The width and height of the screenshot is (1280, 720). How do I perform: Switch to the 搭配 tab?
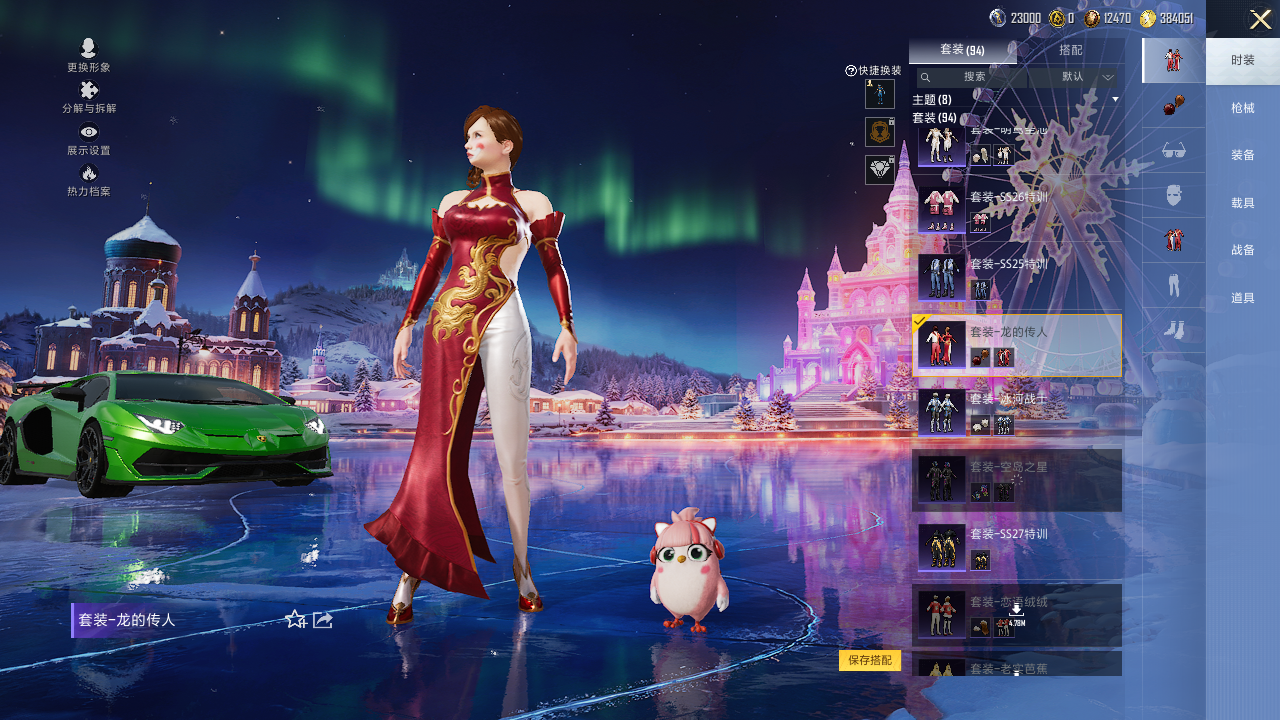1070,50
